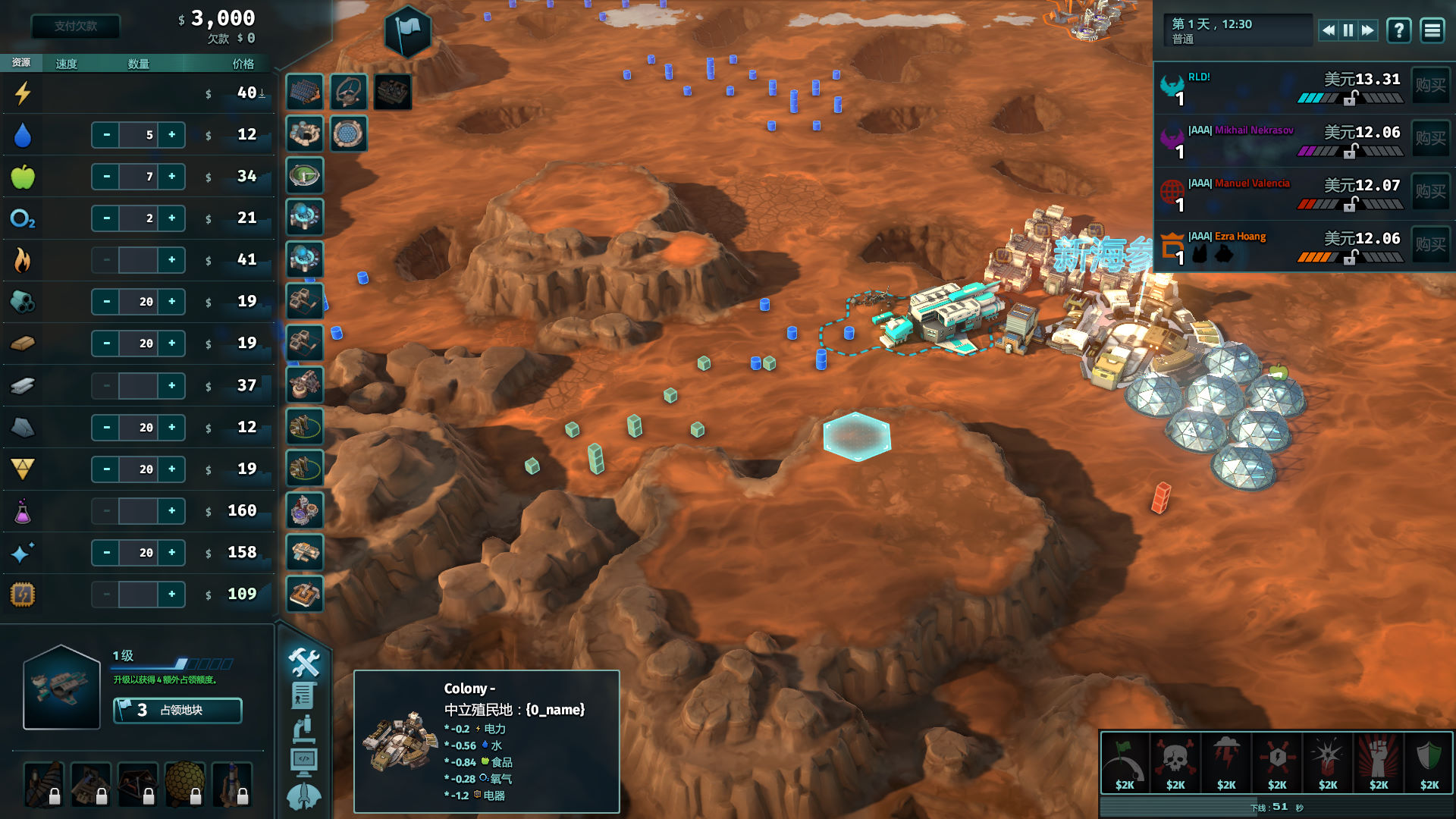The image size is (1456, 819).
Task: Click the hexagonal flag icon
Action: tap(408, 31)
